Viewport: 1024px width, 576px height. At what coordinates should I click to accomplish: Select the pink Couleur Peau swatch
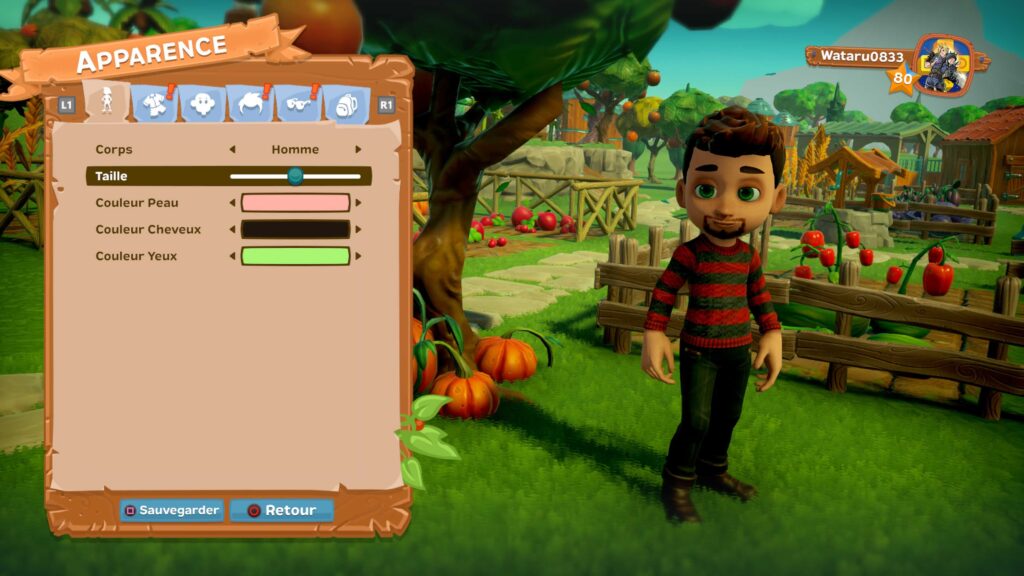[295, 203]
